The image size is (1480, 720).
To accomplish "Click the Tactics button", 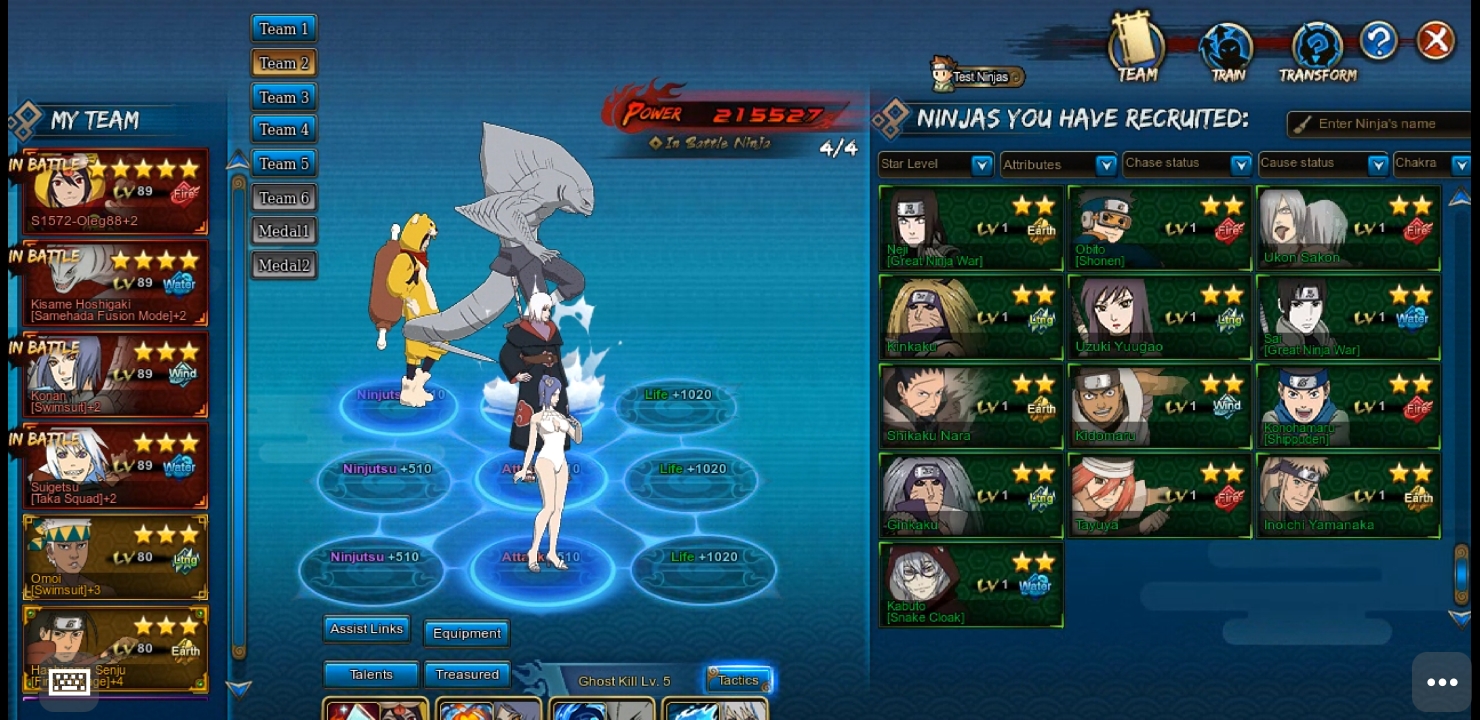I will (x=739, y=680).
